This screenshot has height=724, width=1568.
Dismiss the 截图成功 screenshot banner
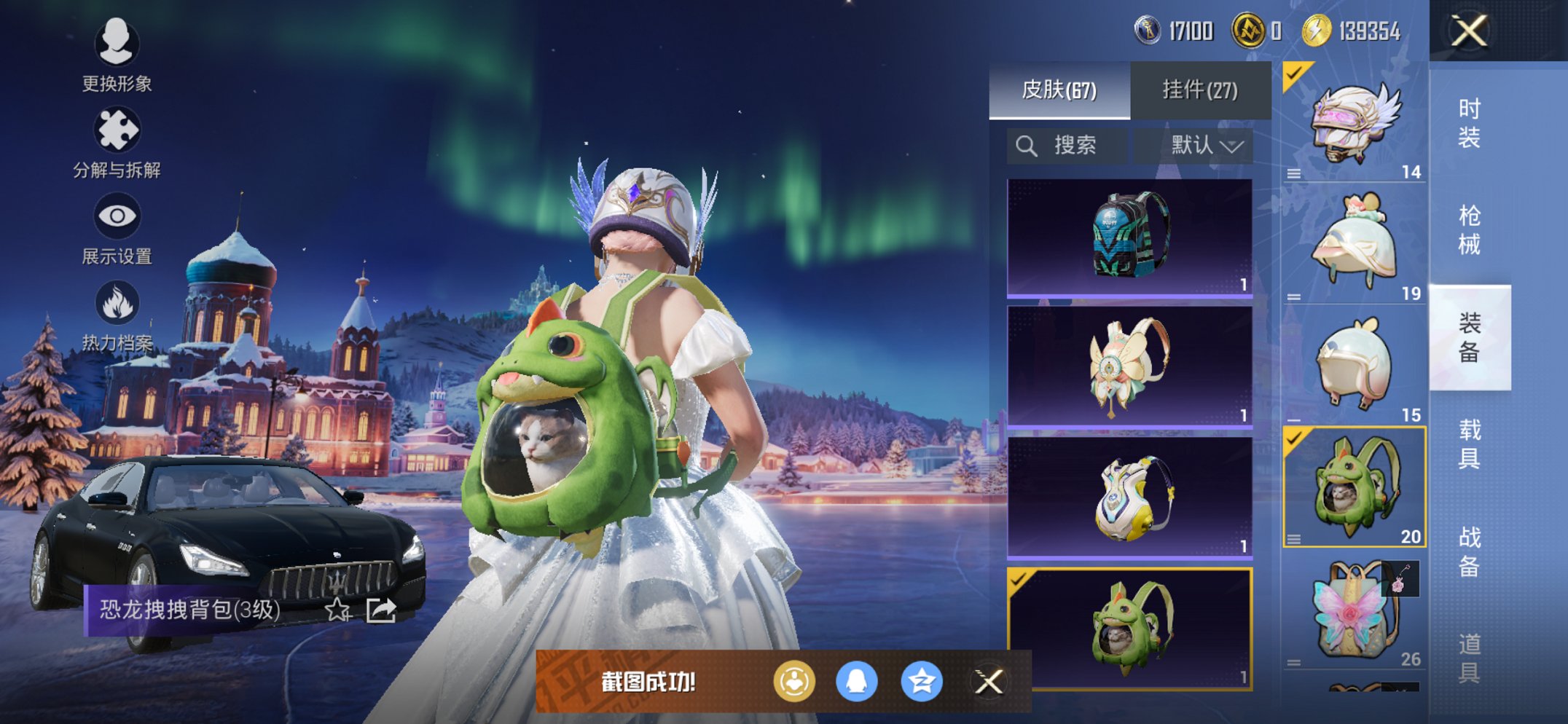[x=989, y=682]
